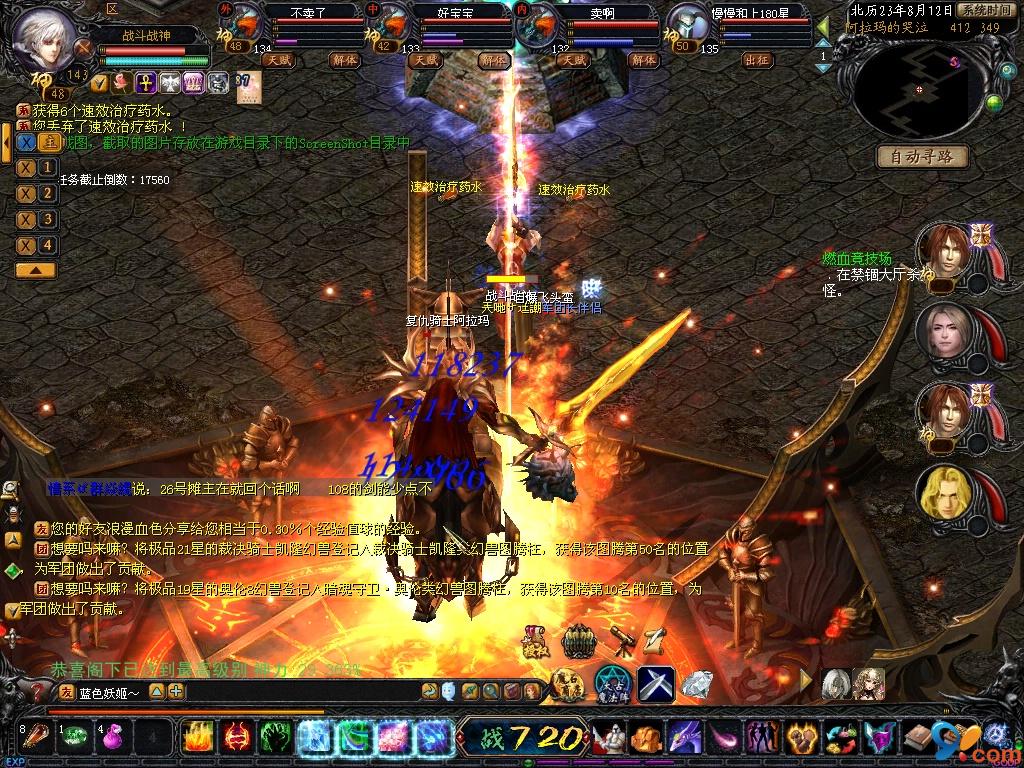Select the 出征 button under the fourth pet
The width and height of the screenshot is (1024, 768).
coord(757,59)
